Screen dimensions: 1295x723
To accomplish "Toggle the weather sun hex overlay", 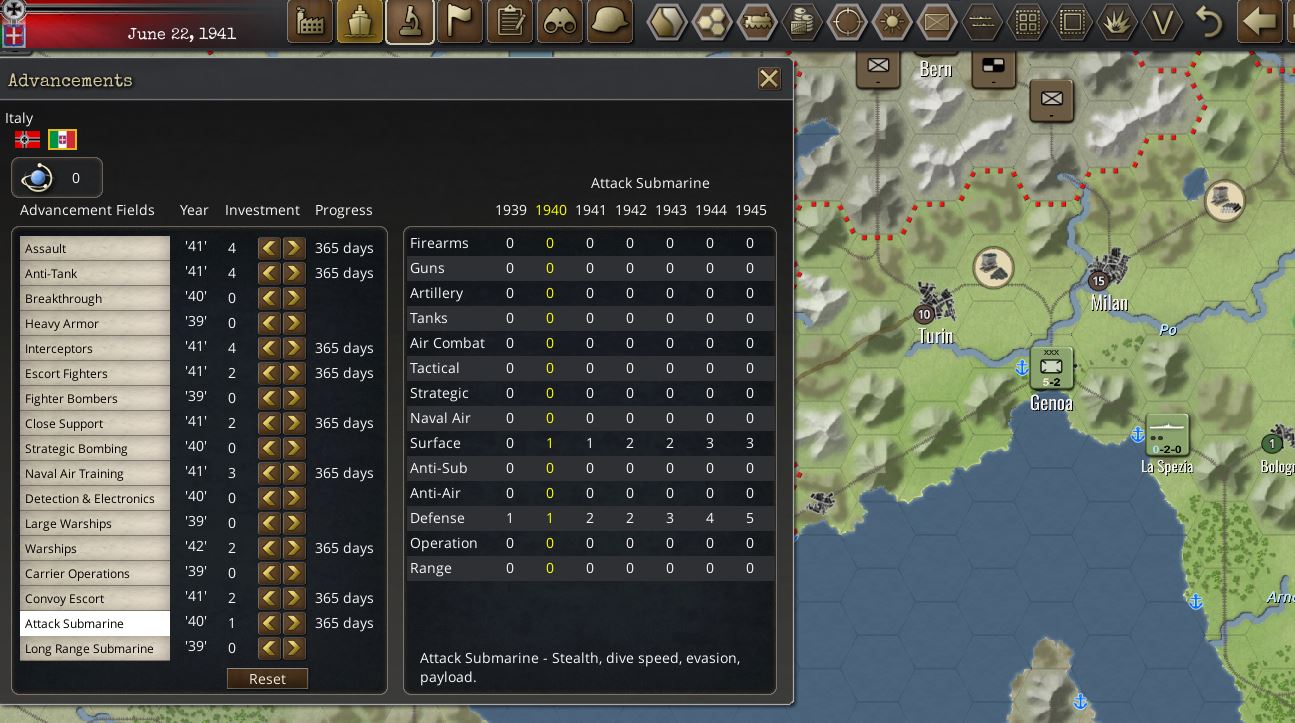I will point(892,21).
